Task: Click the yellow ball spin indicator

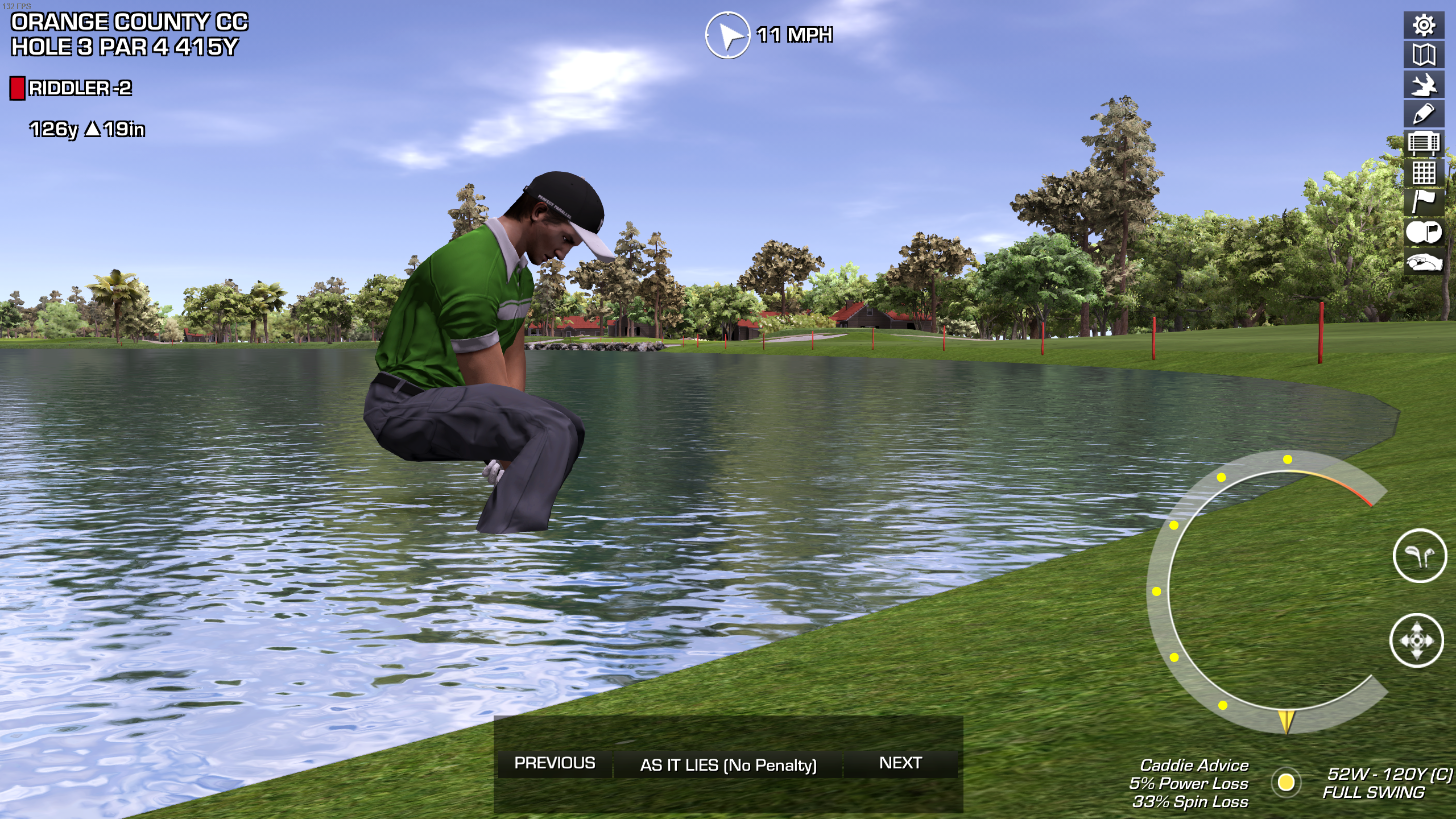Action: [1286, 783]
